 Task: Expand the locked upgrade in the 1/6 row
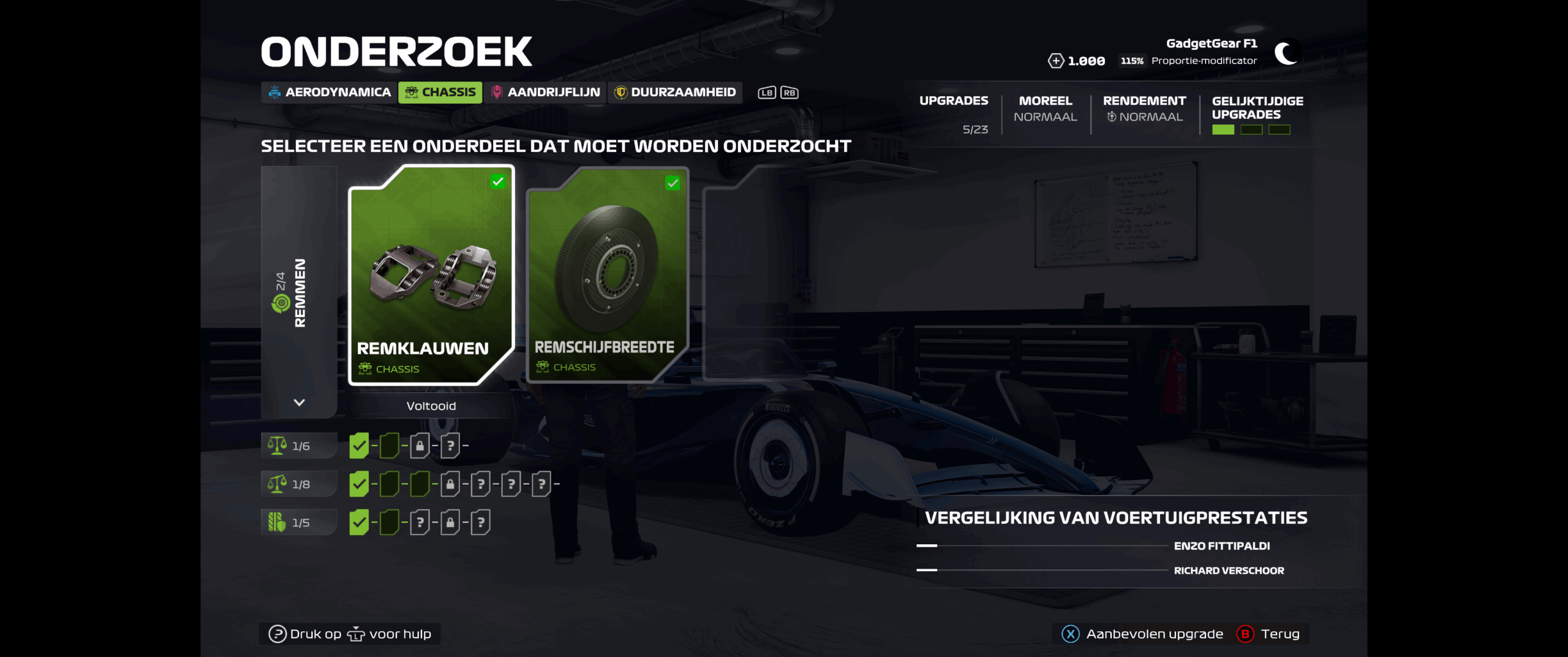420,446
